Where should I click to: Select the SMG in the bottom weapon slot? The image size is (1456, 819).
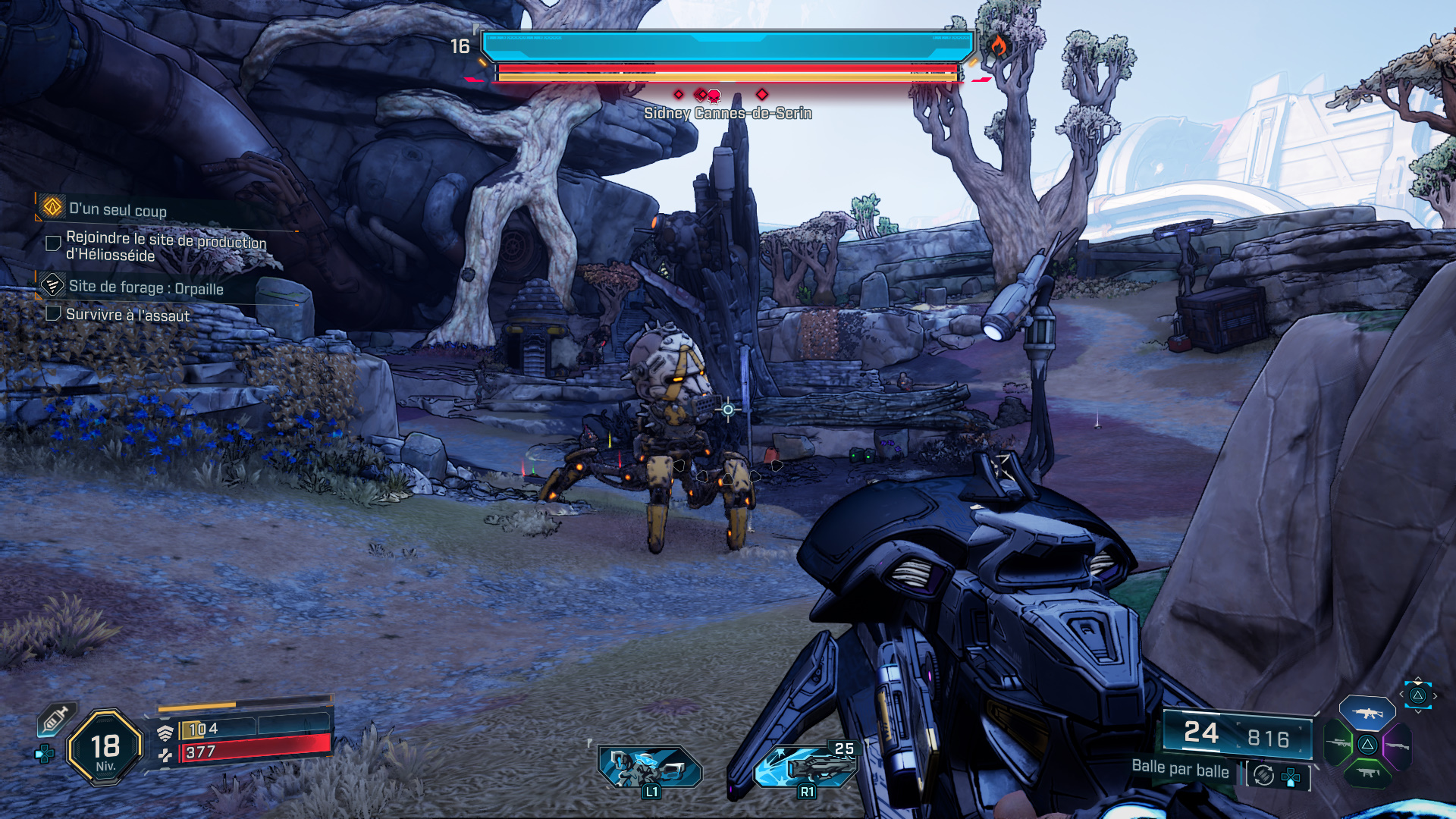[1368, 774]
